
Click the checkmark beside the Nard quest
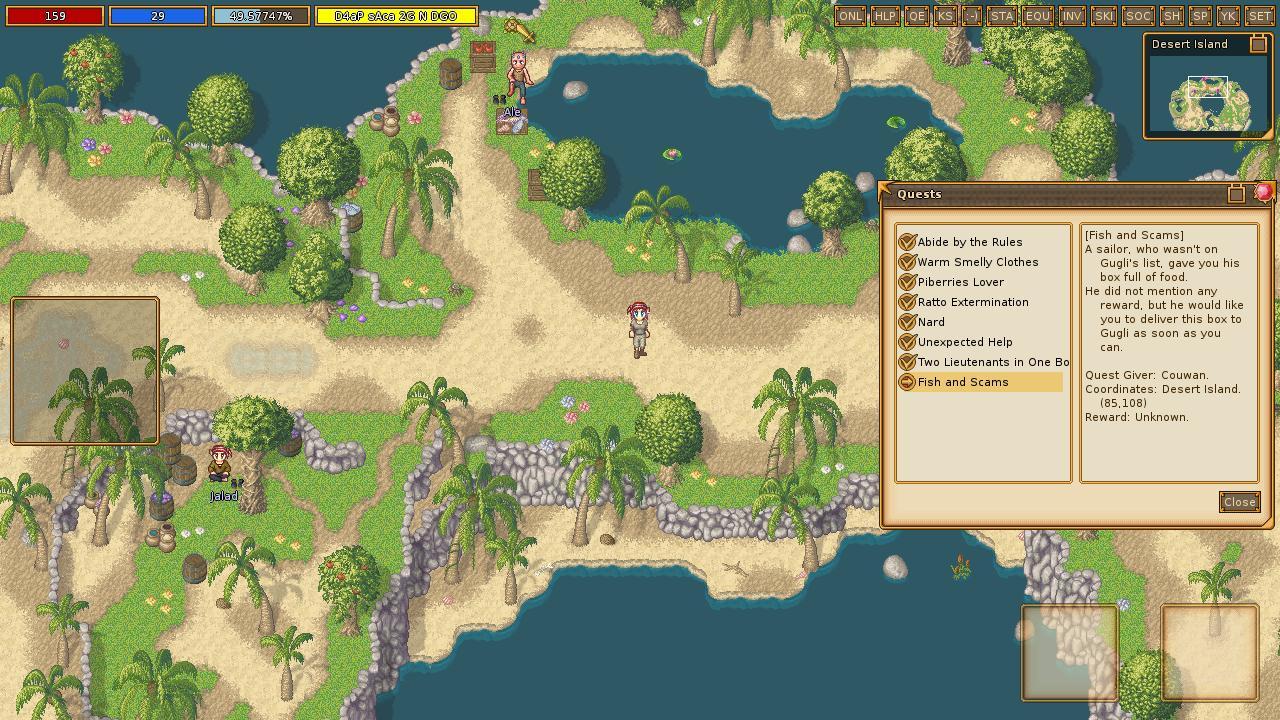907,322
